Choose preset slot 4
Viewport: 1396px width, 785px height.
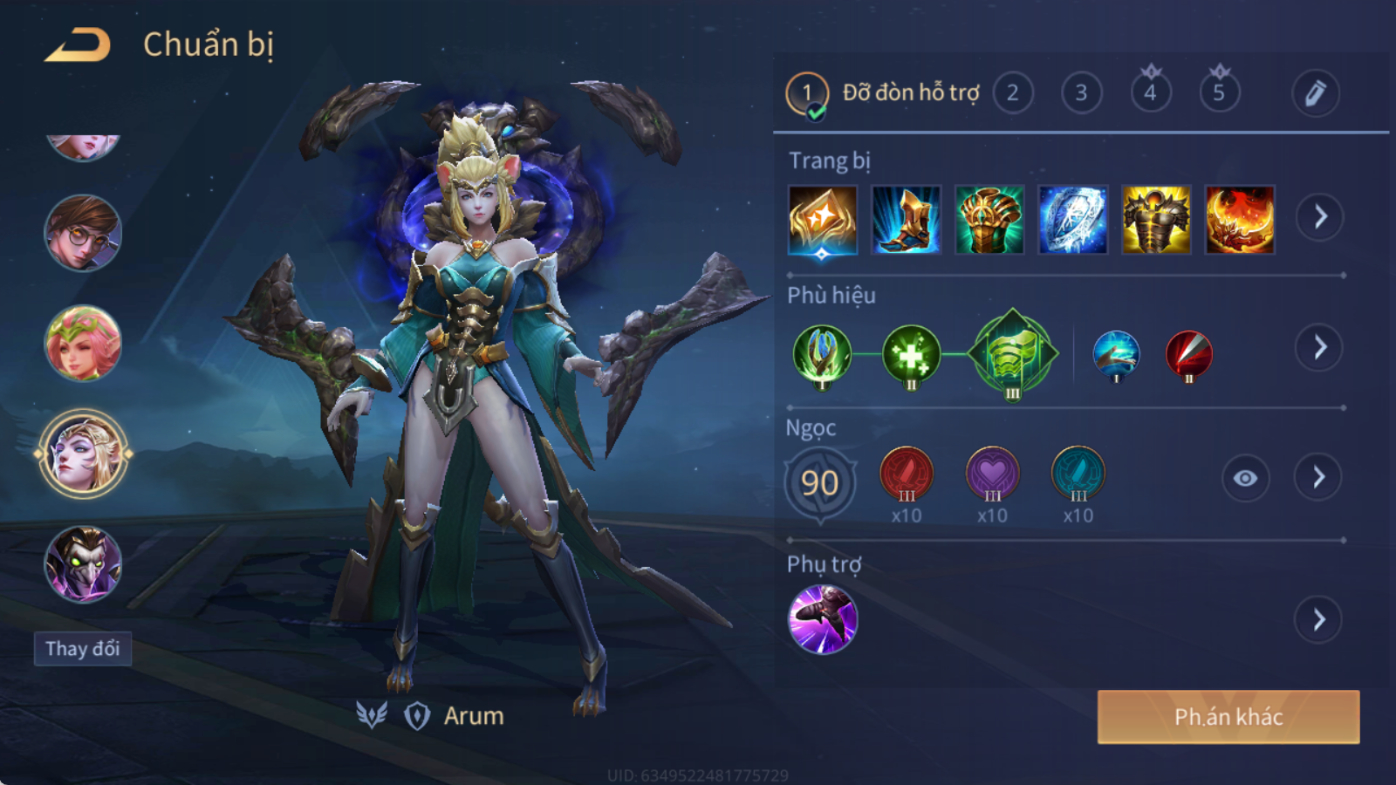[1150, 93]
